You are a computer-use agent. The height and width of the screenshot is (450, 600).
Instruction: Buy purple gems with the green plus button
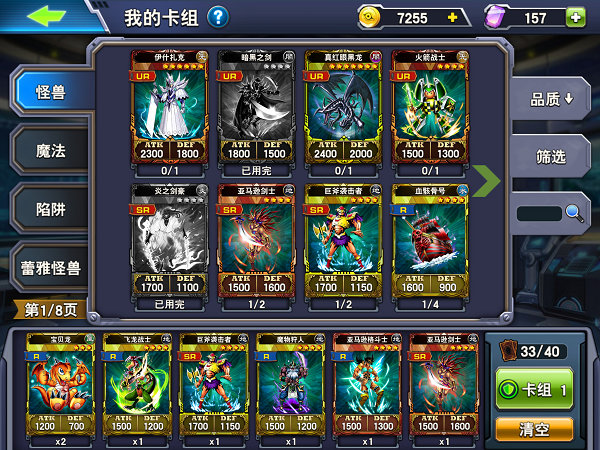[575, 18]
